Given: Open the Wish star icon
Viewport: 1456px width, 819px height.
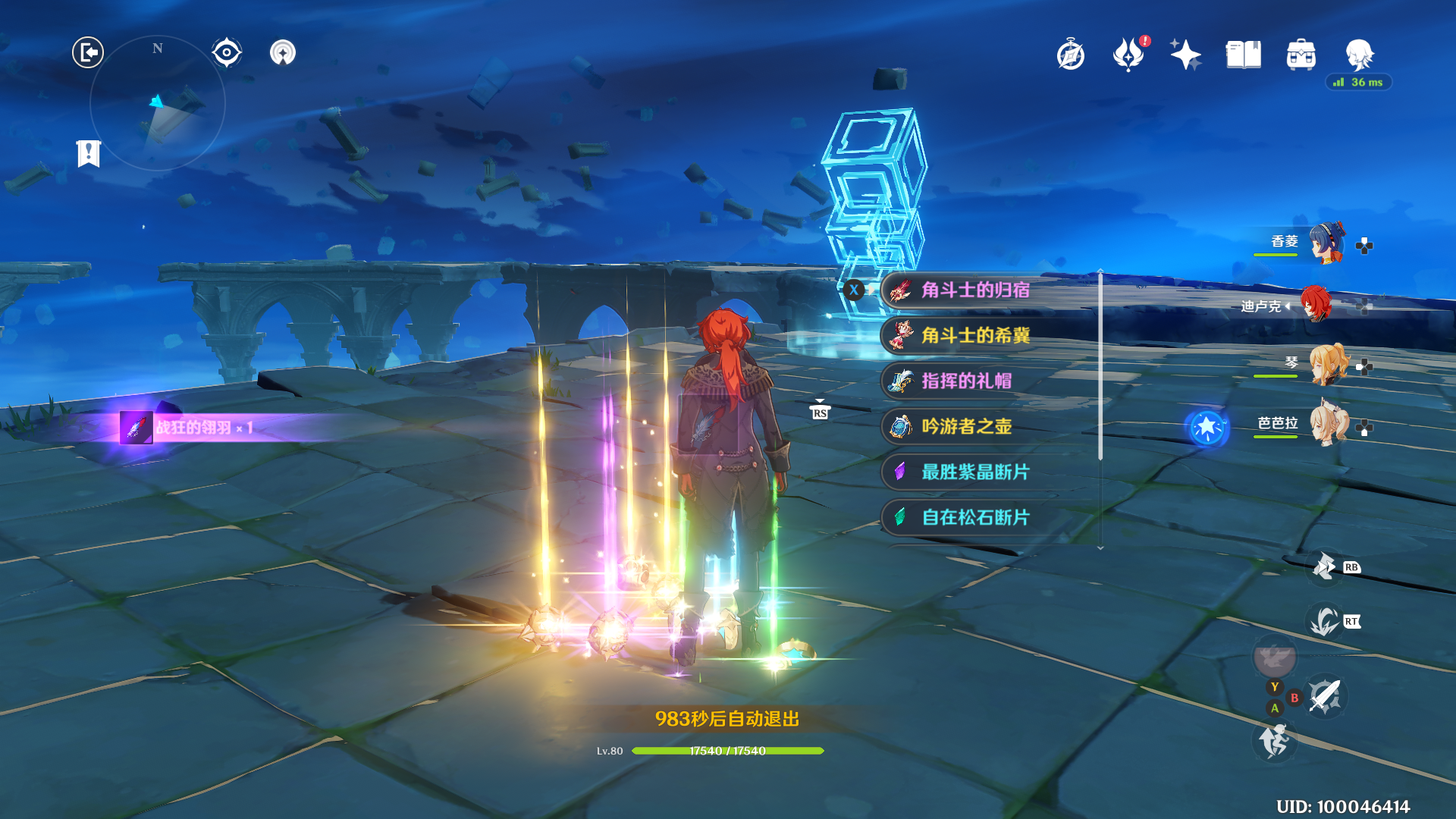Looking at the screenshot, I should (x=1185, y=55).
